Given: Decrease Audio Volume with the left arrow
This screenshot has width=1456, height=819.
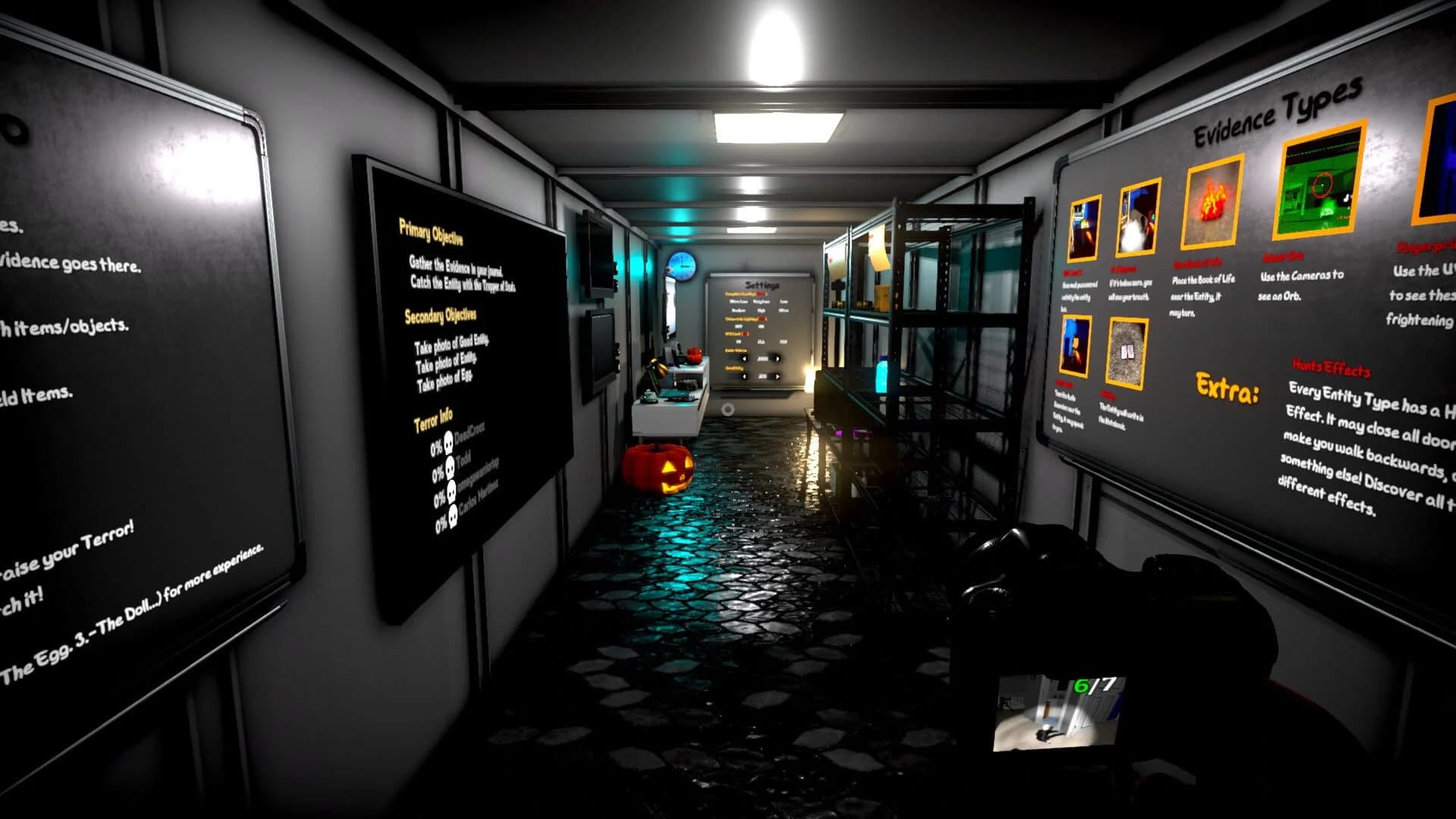Looking at the screenshot, I should 745,359.
